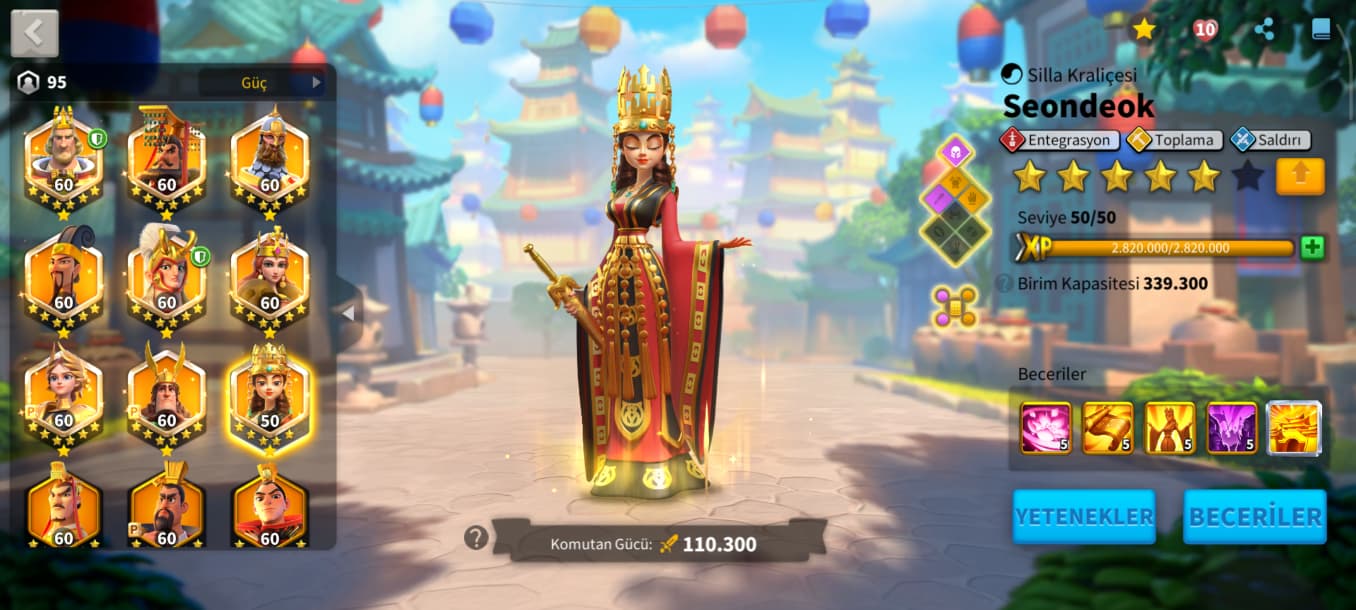Select the highlighted level 50 Seondeok portrait
This screenshot has height=610, width=1356.
click(269, 396)
